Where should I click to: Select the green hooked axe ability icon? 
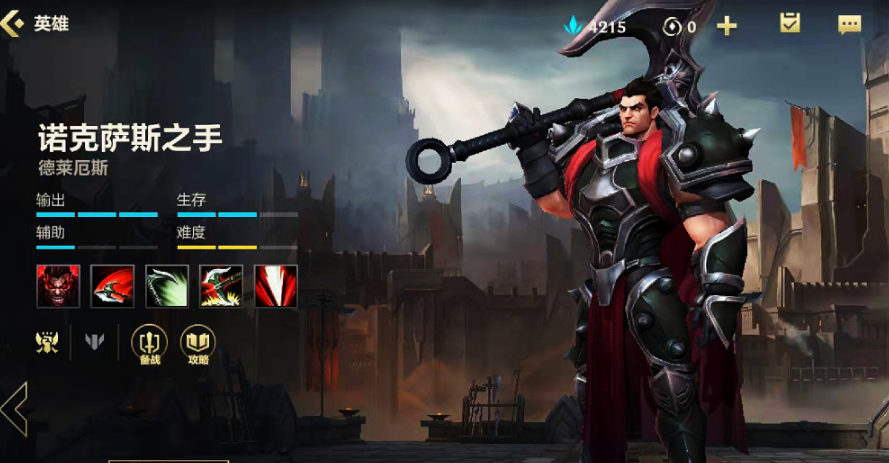click(167, 286)
